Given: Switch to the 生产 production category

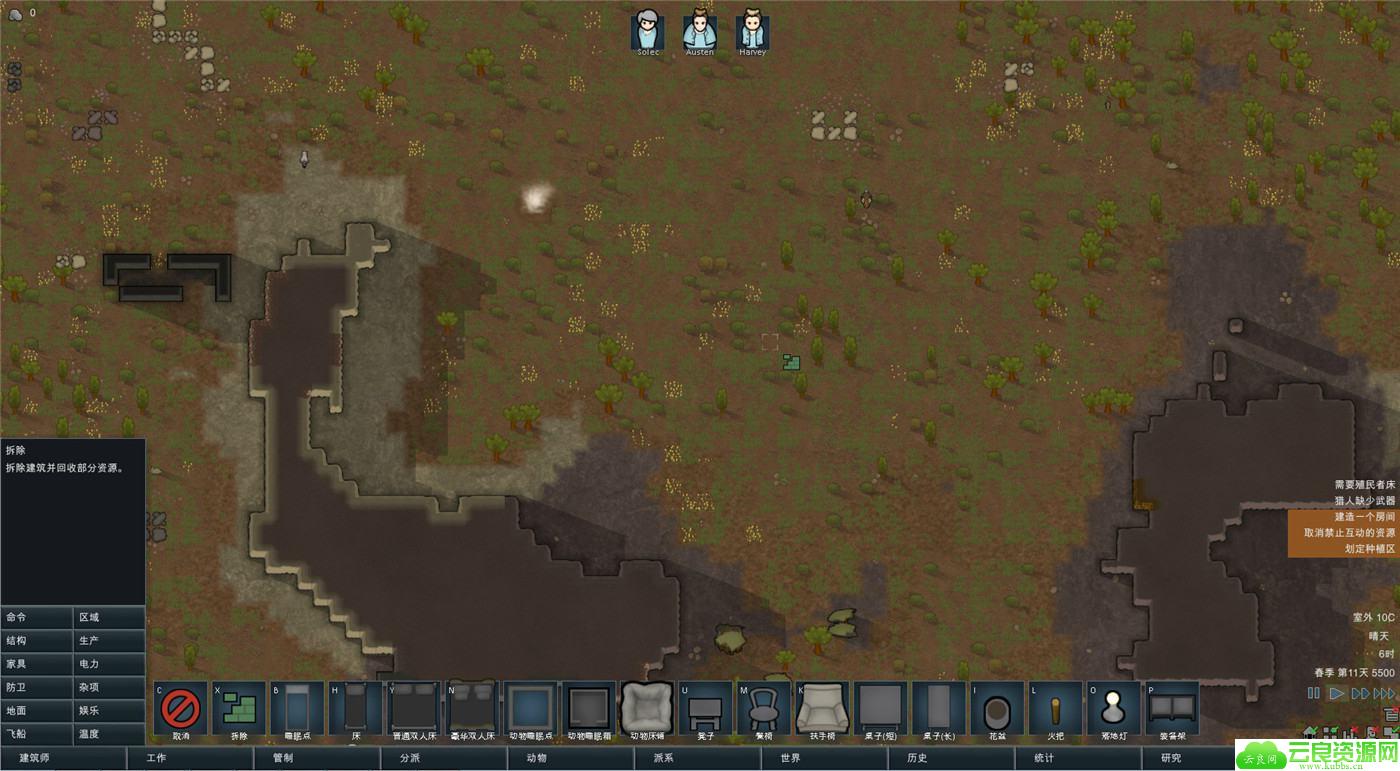Looking at the screenshot, I should [x=109, y=640].
